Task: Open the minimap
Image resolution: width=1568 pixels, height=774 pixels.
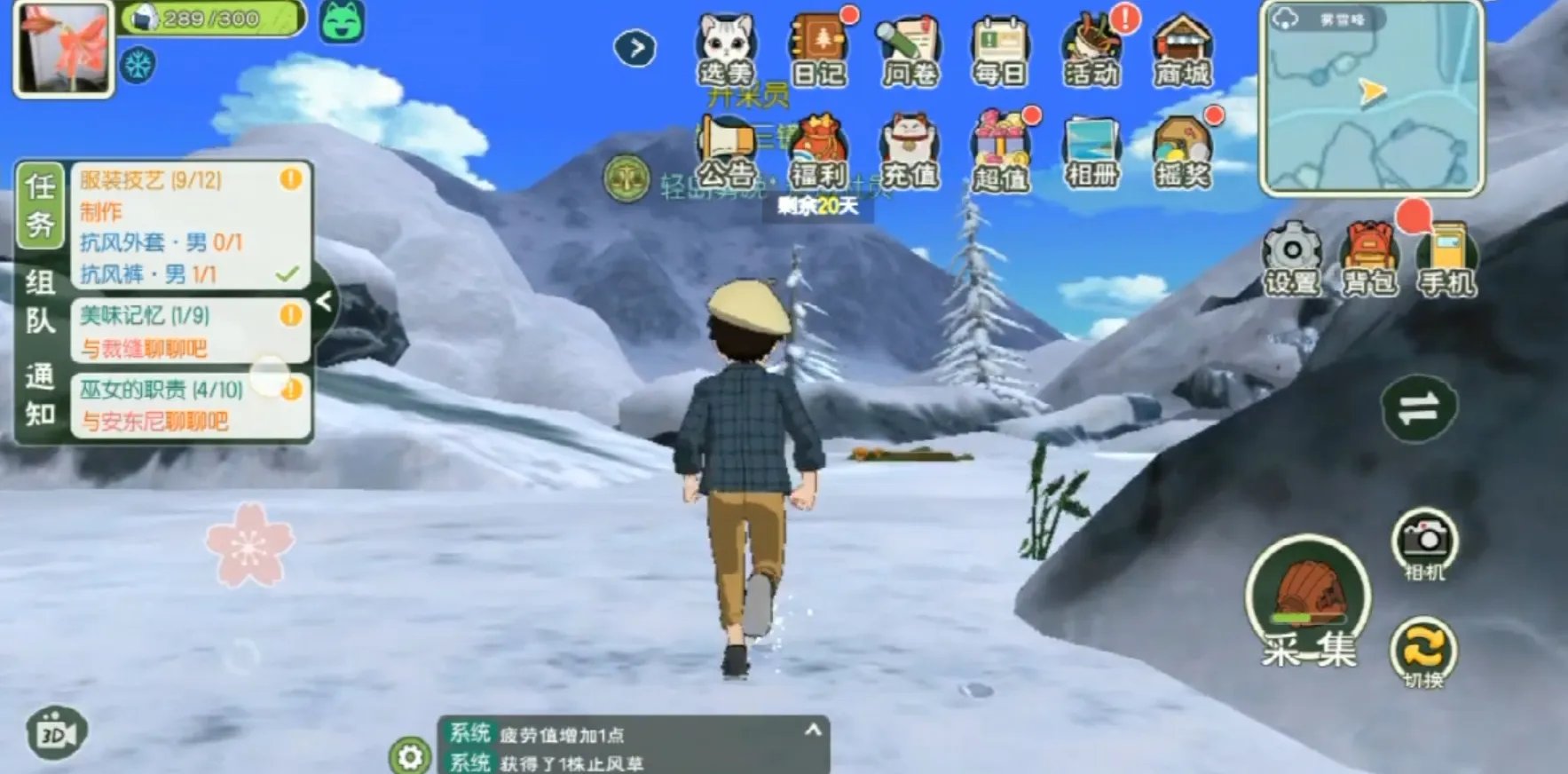Action: (1372, 99)
